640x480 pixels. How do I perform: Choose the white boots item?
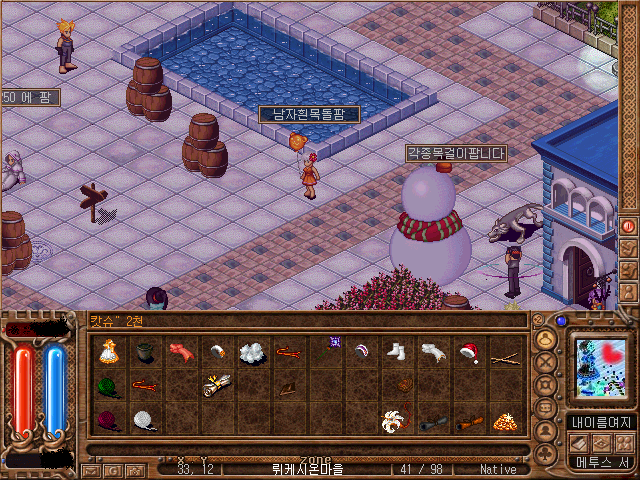click(x=396, y=351)
